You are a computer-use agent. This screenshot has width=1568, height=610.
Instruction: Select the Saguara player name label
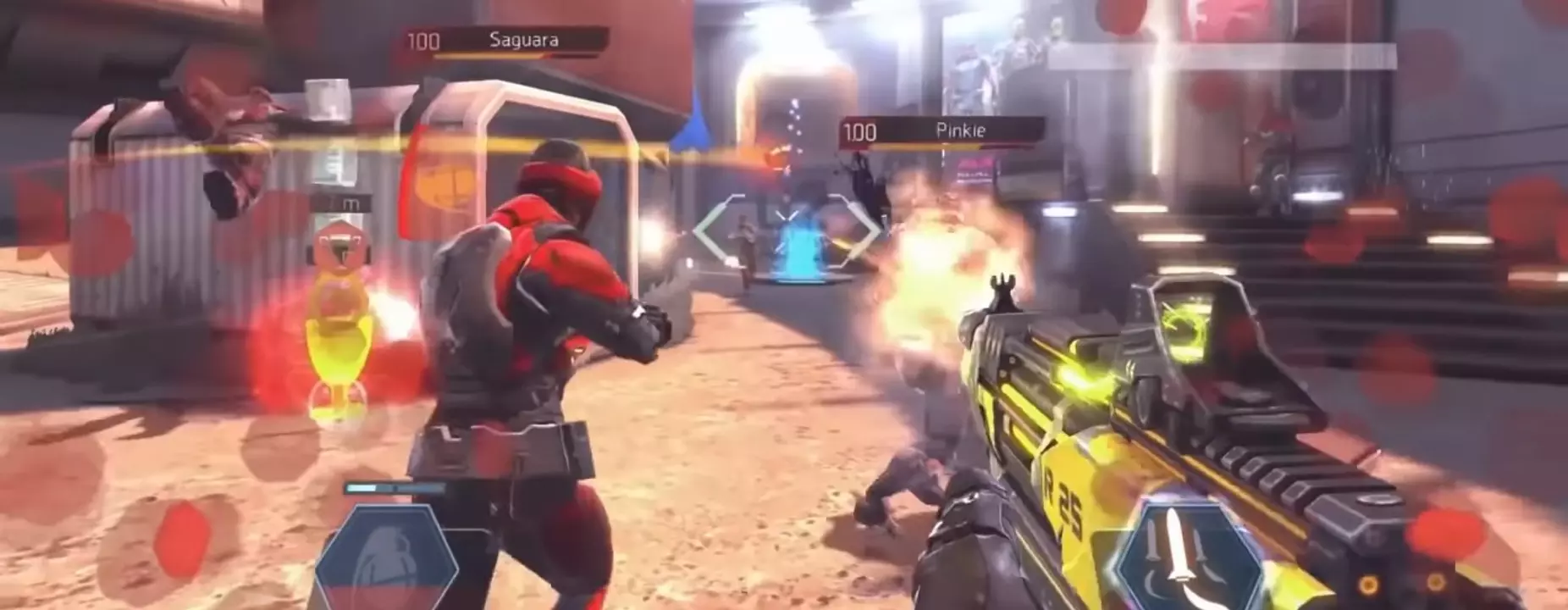[x=522, y=38]
